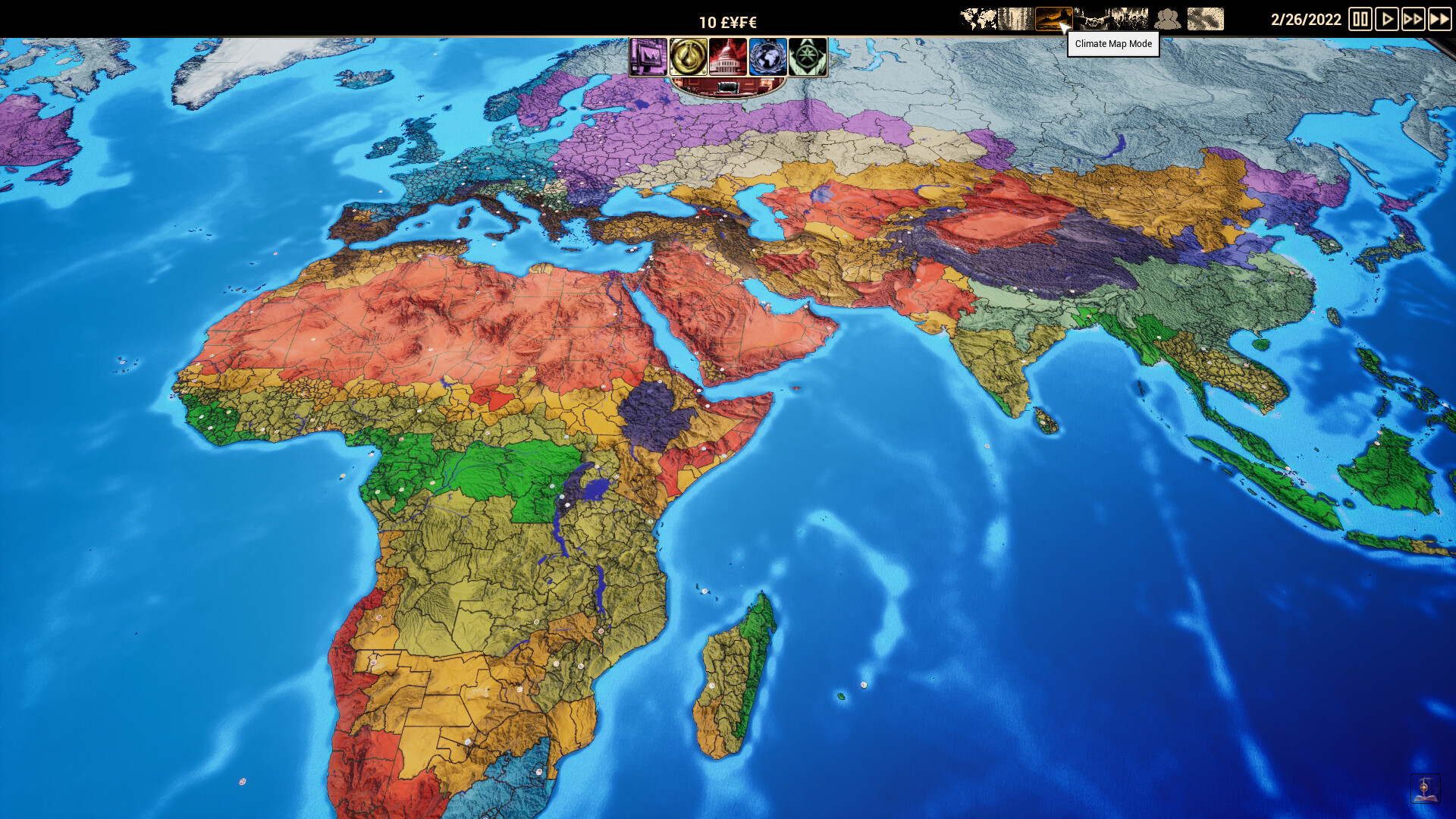Increase game speed to fast forward
The image size is (1456, 819).
(1414, 20)
